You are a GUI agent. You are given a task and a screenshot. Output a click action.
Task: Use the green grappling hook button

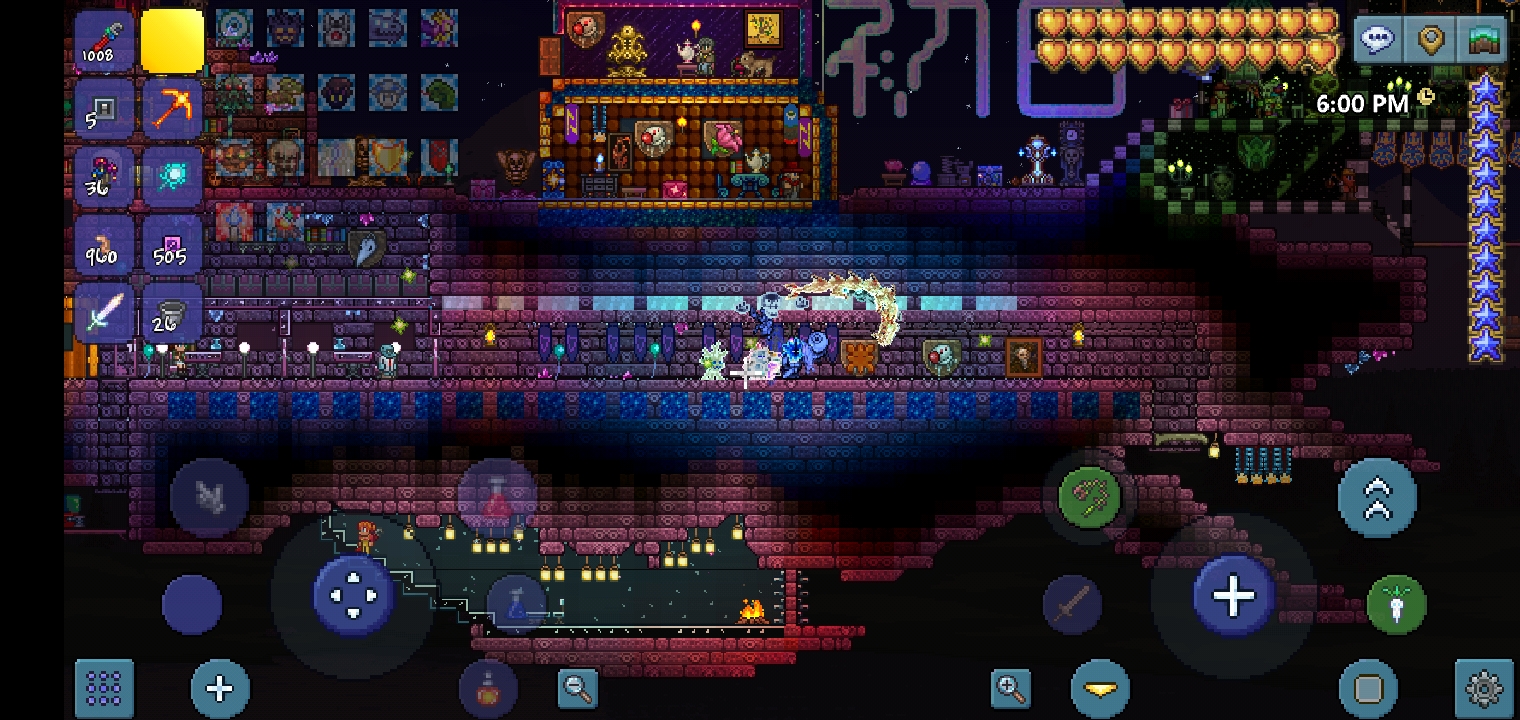click(1088, 497)
